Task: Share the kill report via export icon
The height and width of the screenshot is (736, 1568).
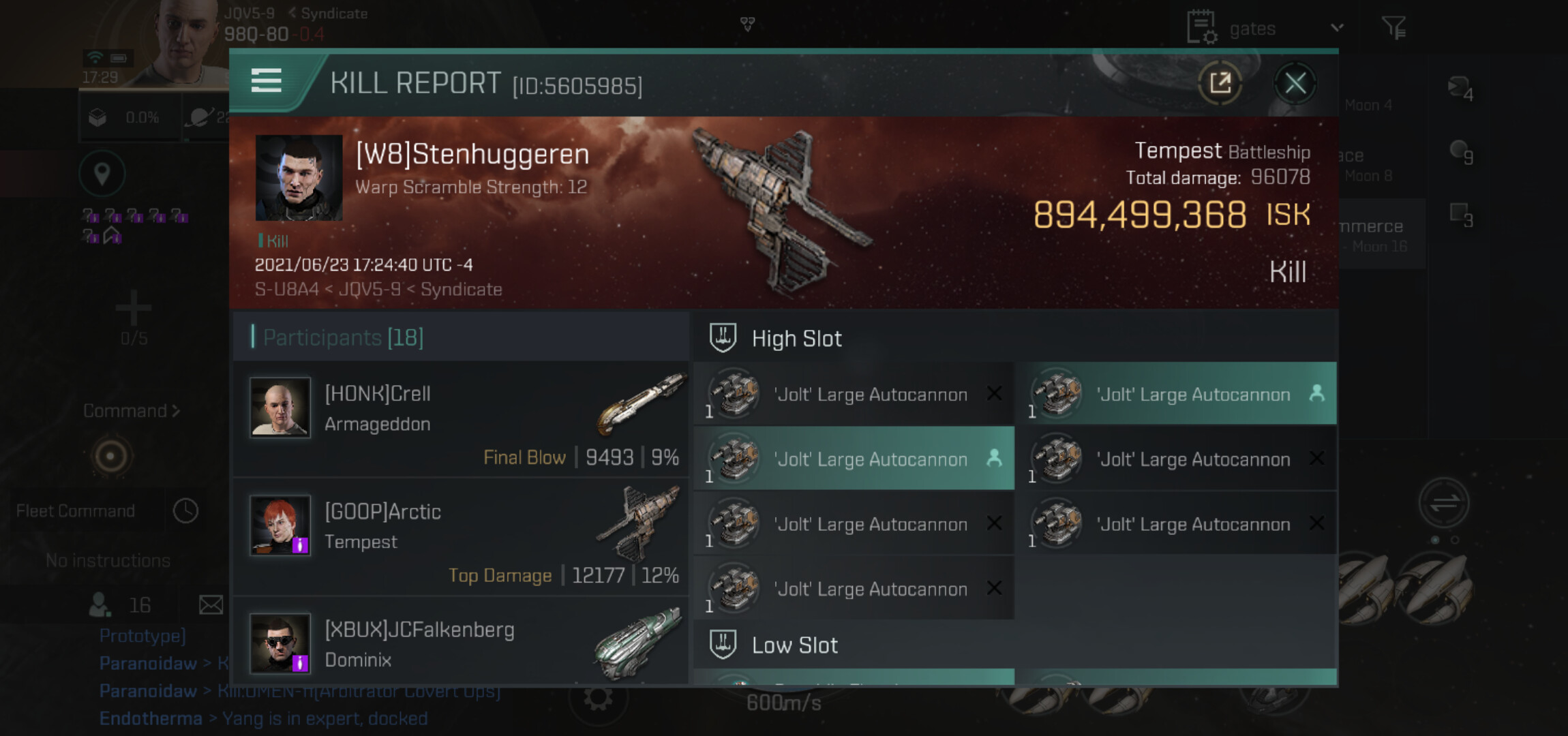Action: (1220, 84)
